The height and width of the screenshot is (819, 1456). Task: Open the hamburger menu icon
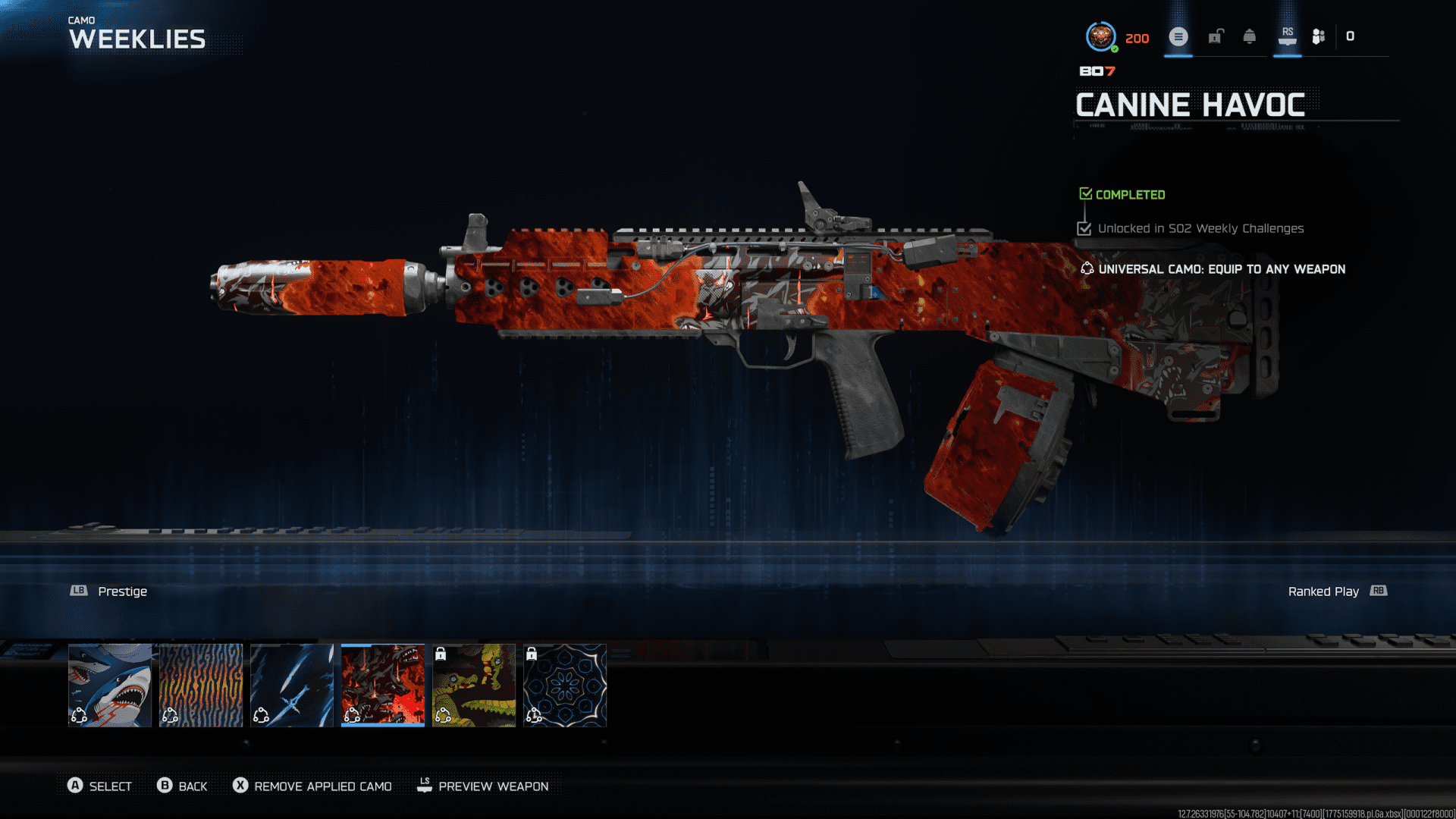1178,36
